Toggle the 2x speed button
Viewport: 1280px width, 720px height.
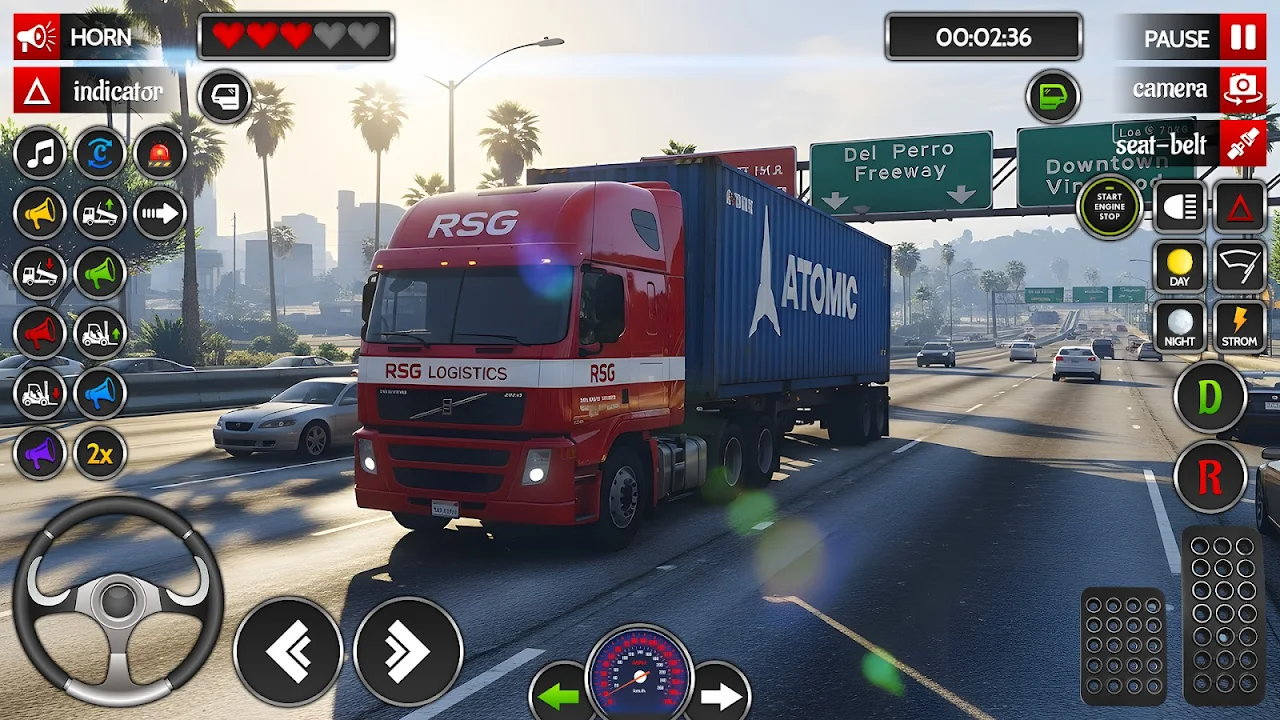point(100,454)
